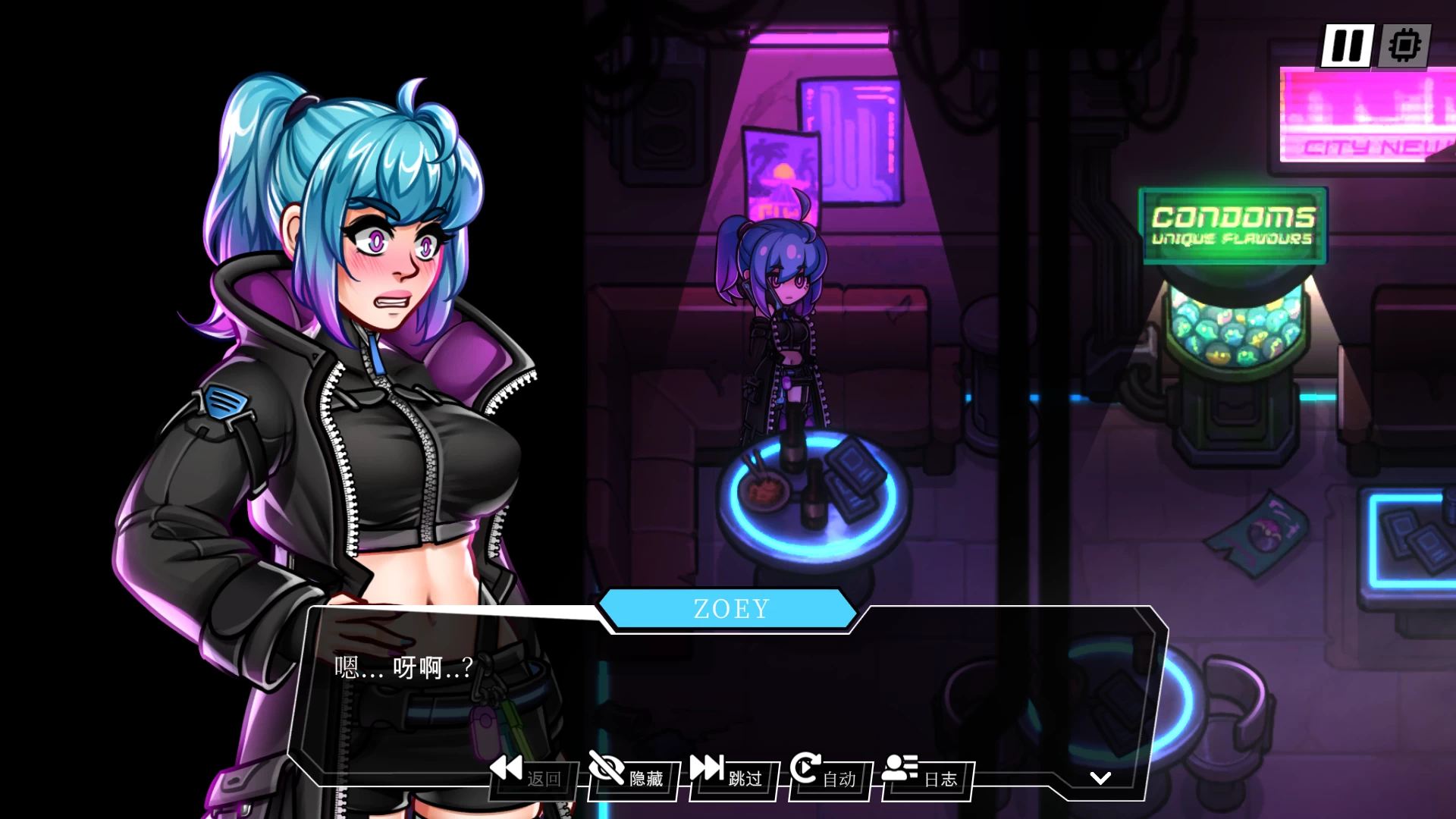Image resolution: width=1456 pixels, height=819 pixels.
Task: Collapse the dialogue via the down chevron
Action: (1099, 779)
